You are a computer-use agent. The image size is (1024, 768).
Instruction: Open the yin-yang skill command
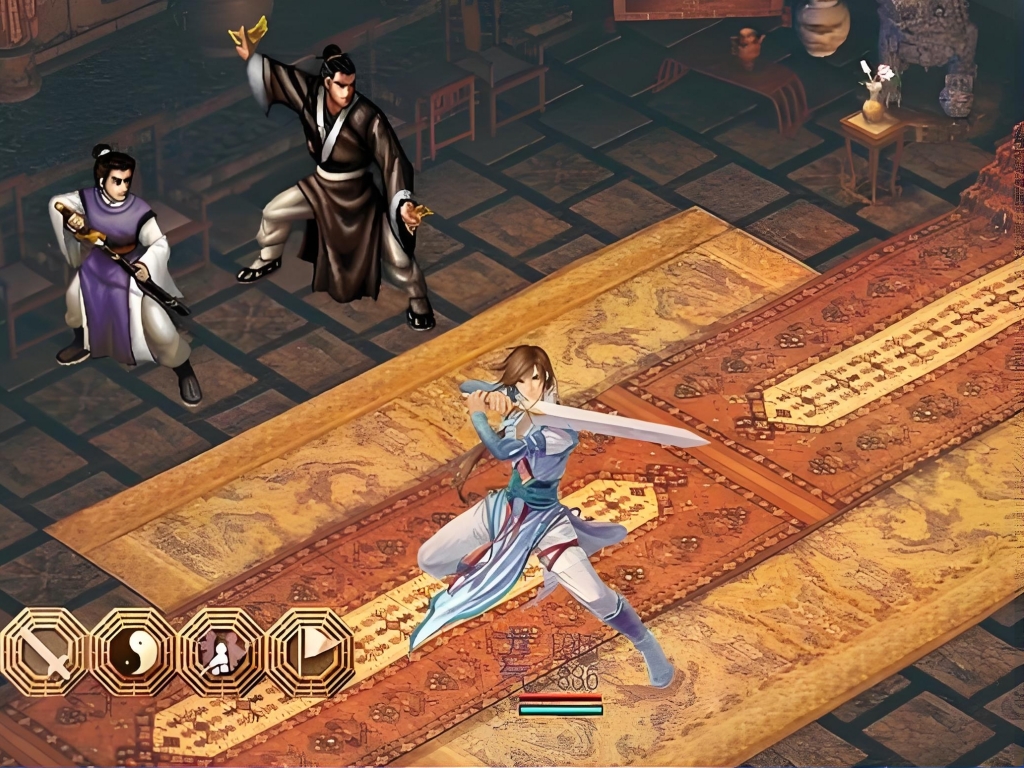tap(131, 652)
